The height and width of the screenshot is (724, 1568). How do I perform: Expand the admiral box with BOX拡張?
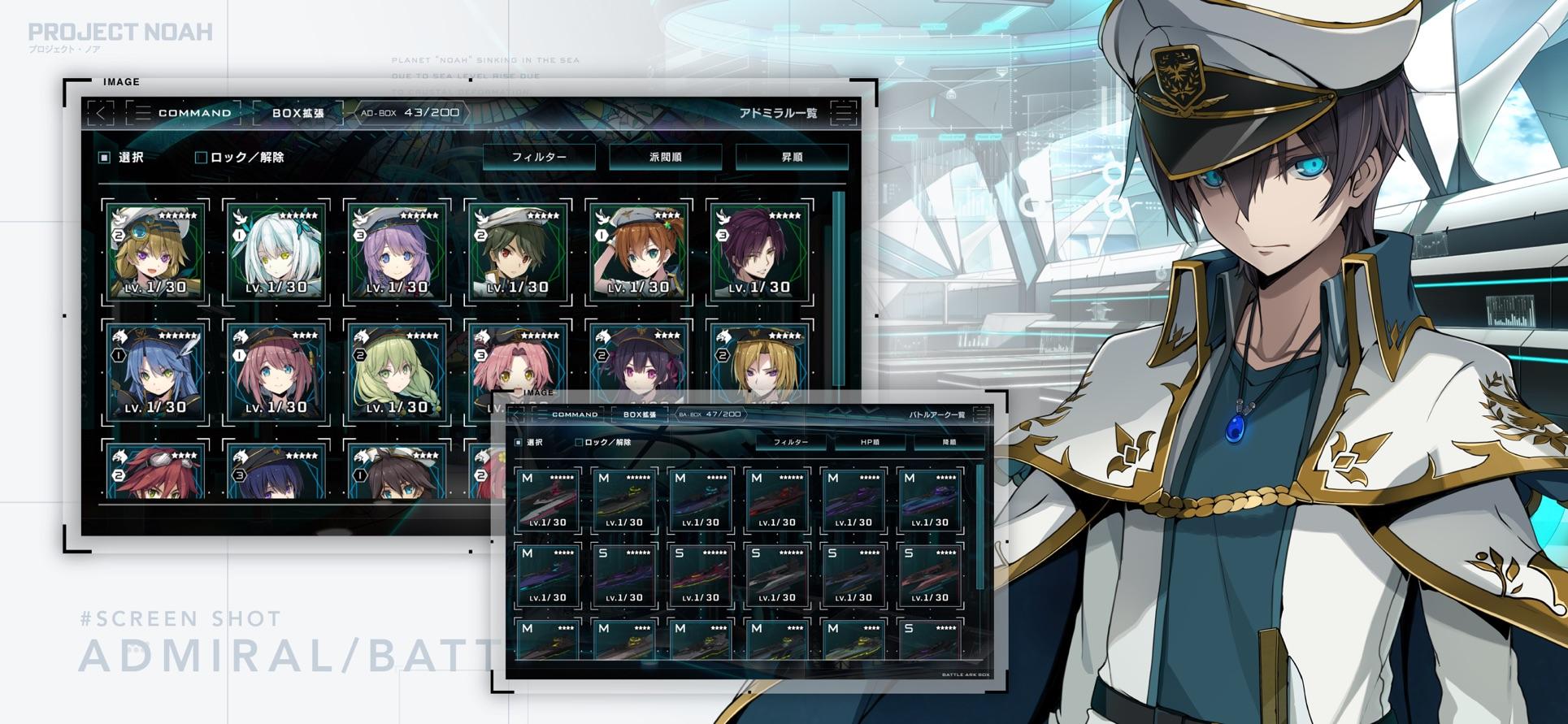click(298, 113)
